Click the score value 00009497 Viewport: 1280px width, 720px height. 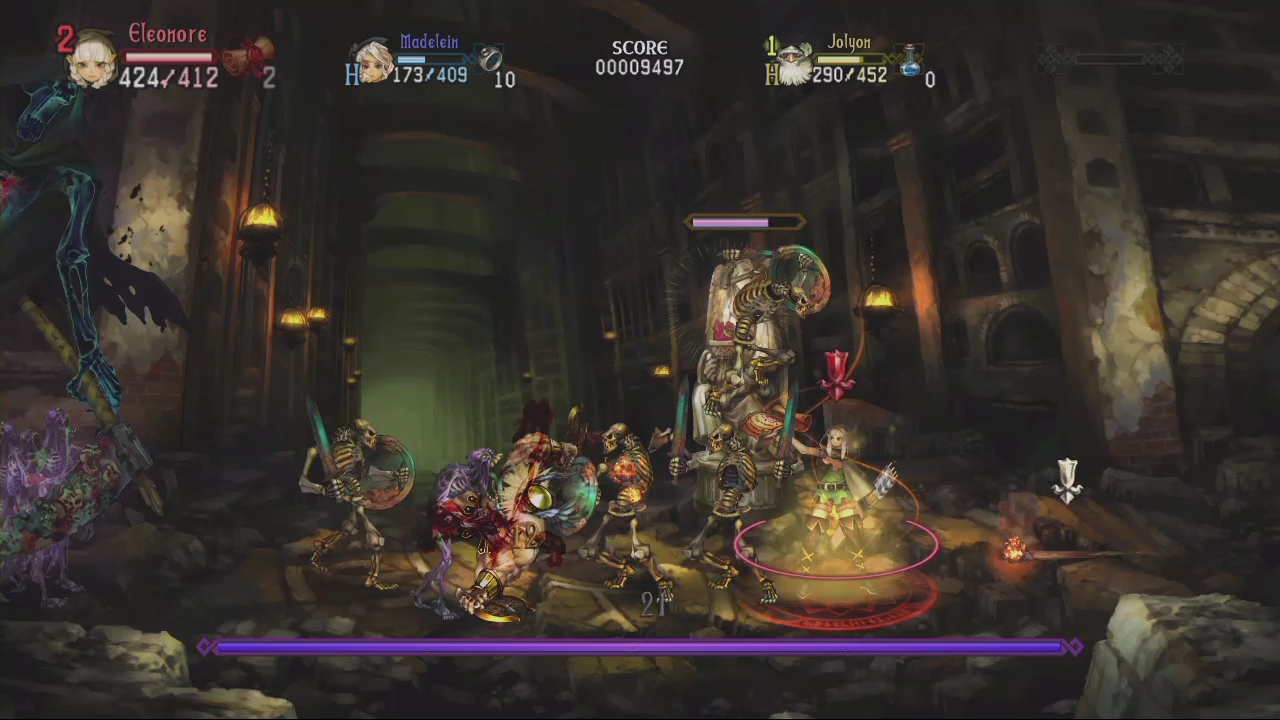tap(639, 68)
